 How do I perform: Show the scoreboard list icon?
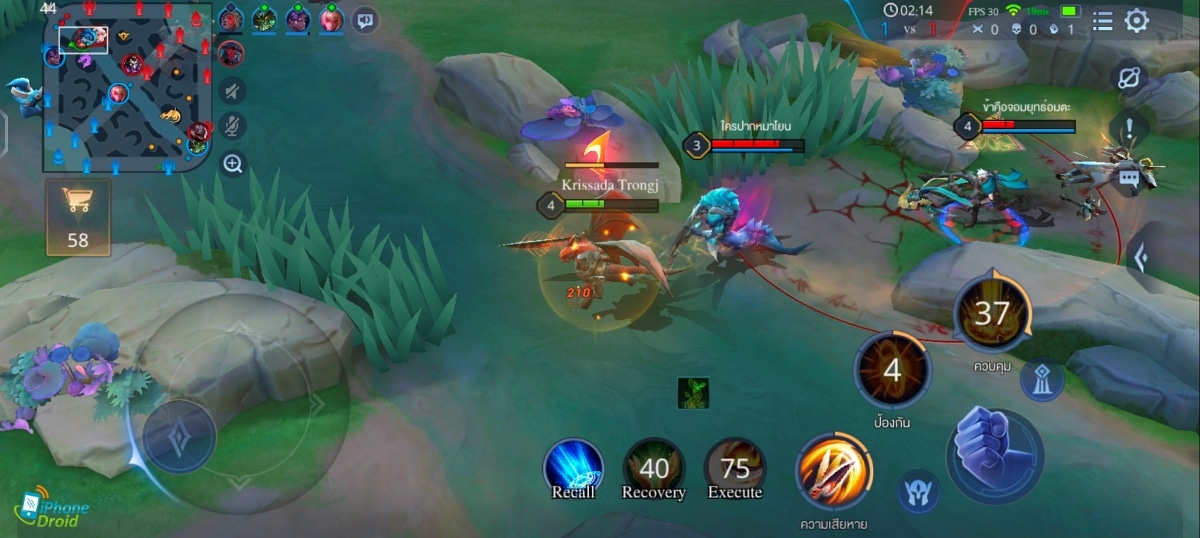click(x=1102, y=21)
